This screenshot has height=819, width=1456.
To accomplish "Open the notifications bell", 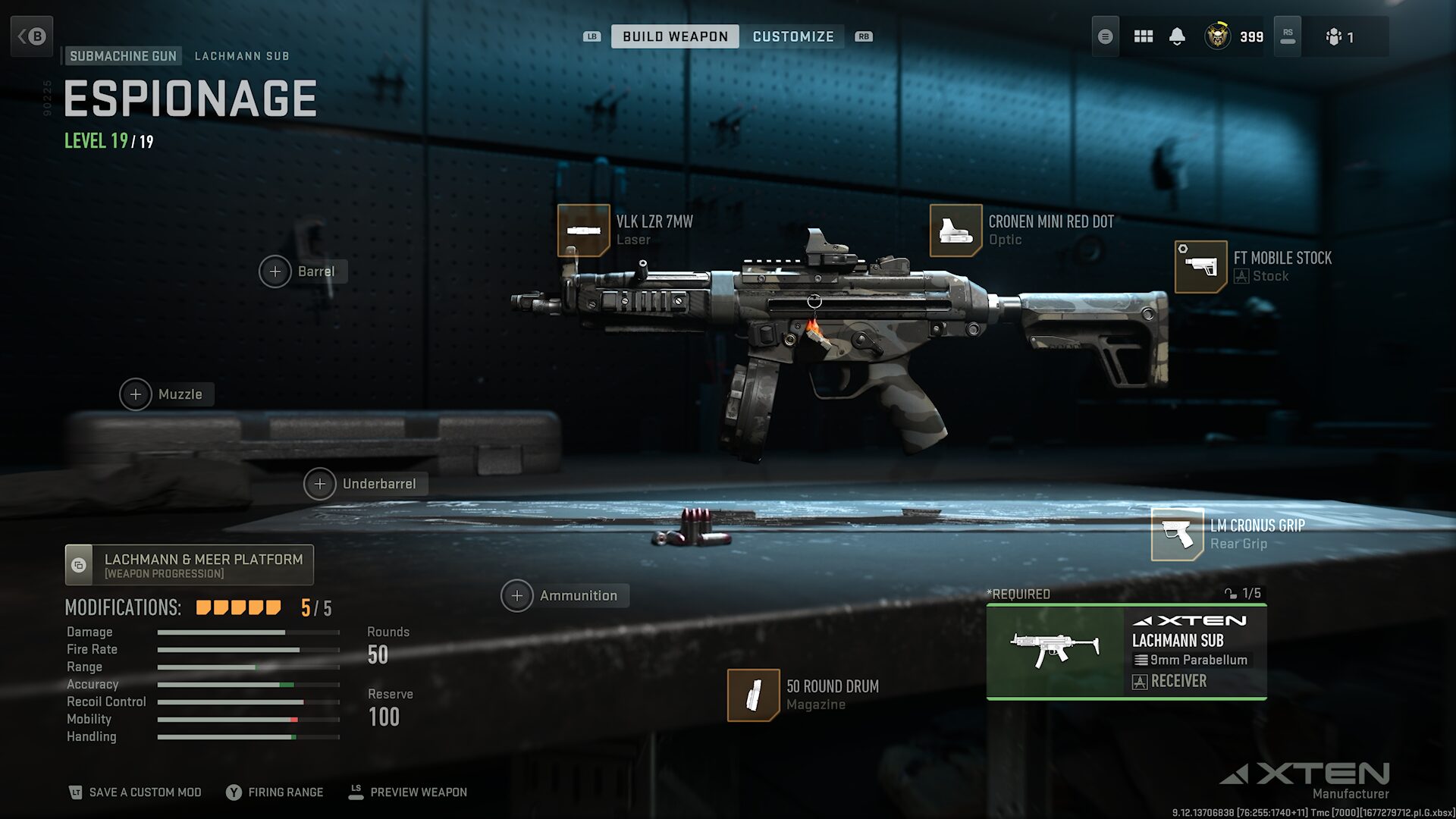I will 1177,36.
